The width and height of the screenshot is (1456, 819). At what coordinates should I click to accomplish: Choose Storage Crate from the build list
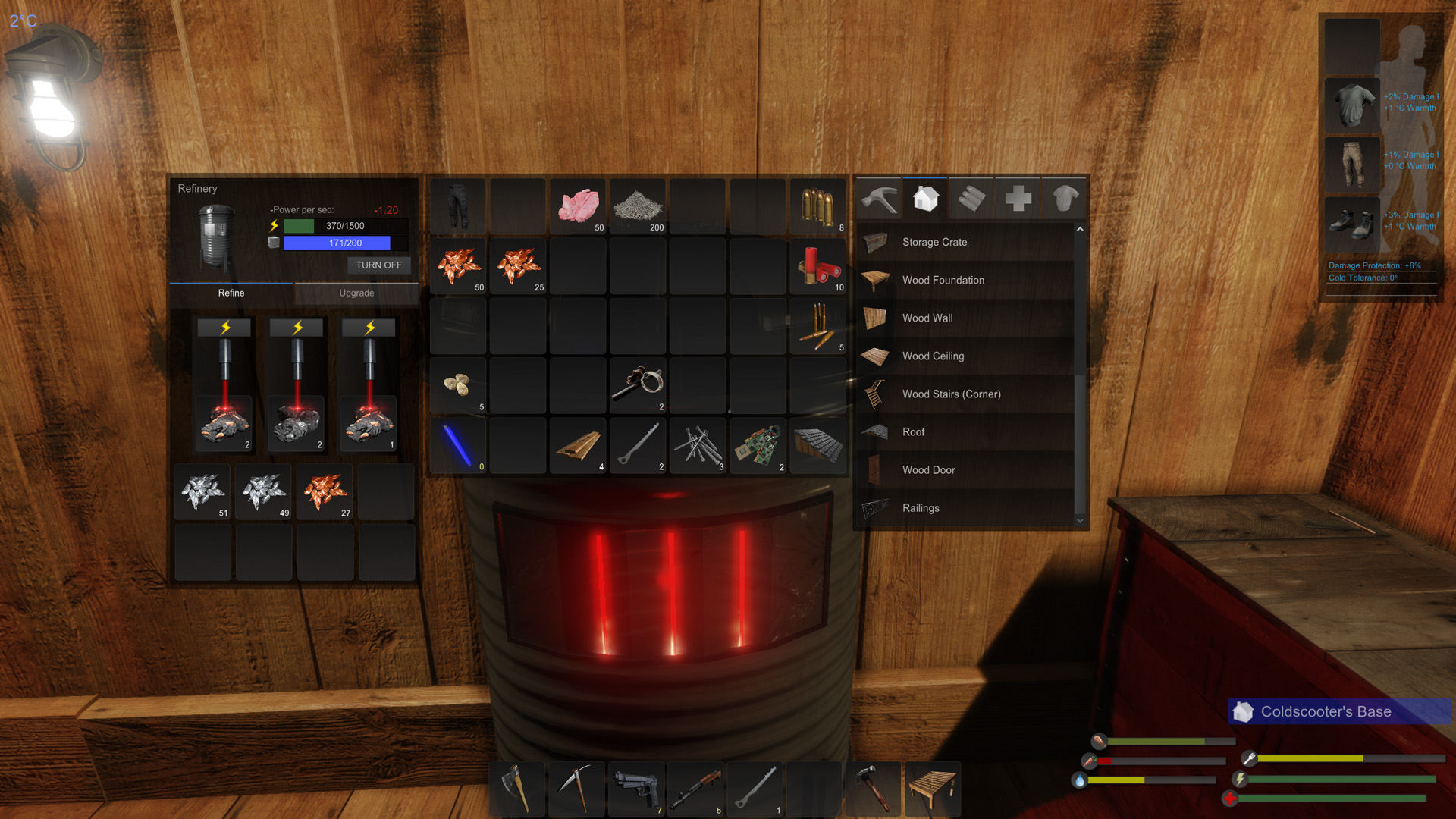(934, 243)
